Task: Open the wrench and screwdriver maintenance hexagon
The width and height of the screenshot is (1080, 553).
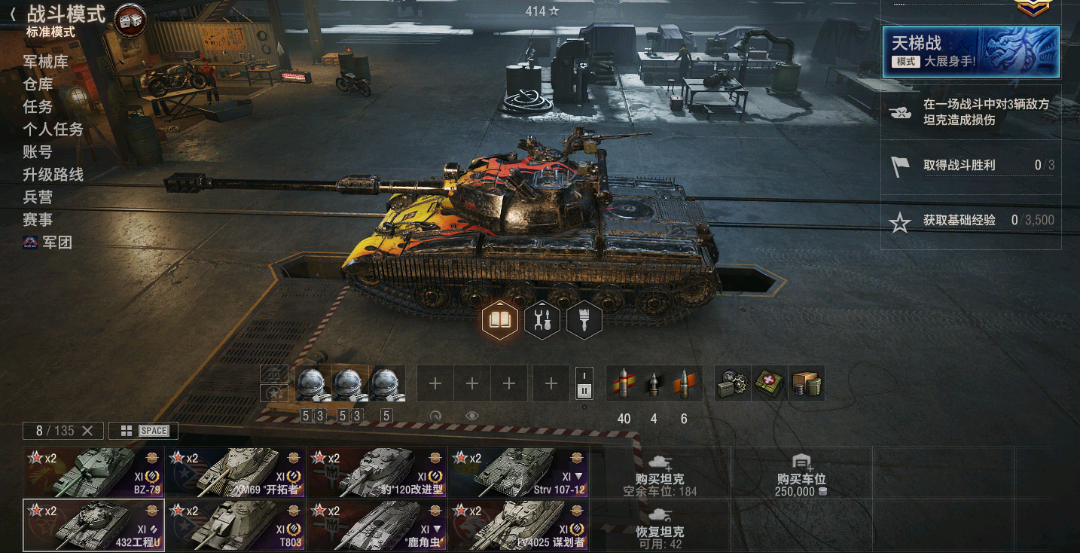Action: 542,320
